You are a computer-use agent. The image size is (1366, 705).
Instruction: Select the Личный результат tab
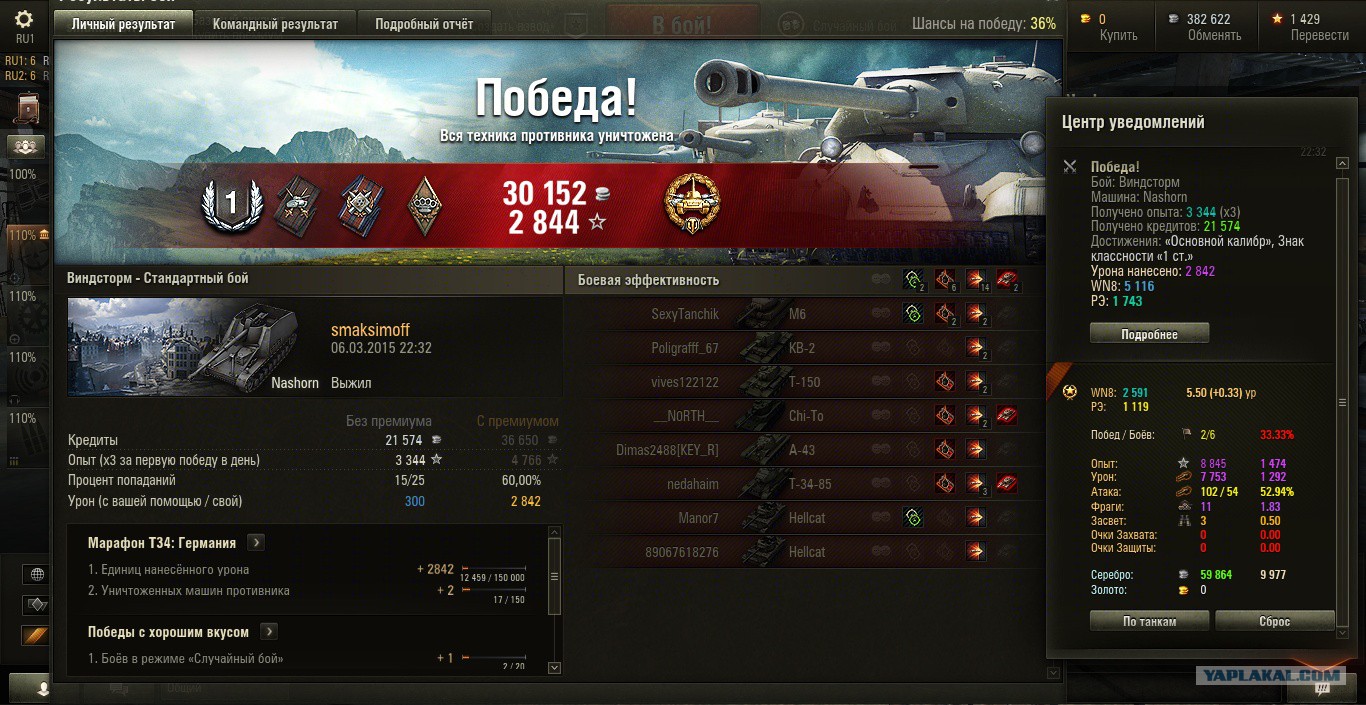click(122, 24)
